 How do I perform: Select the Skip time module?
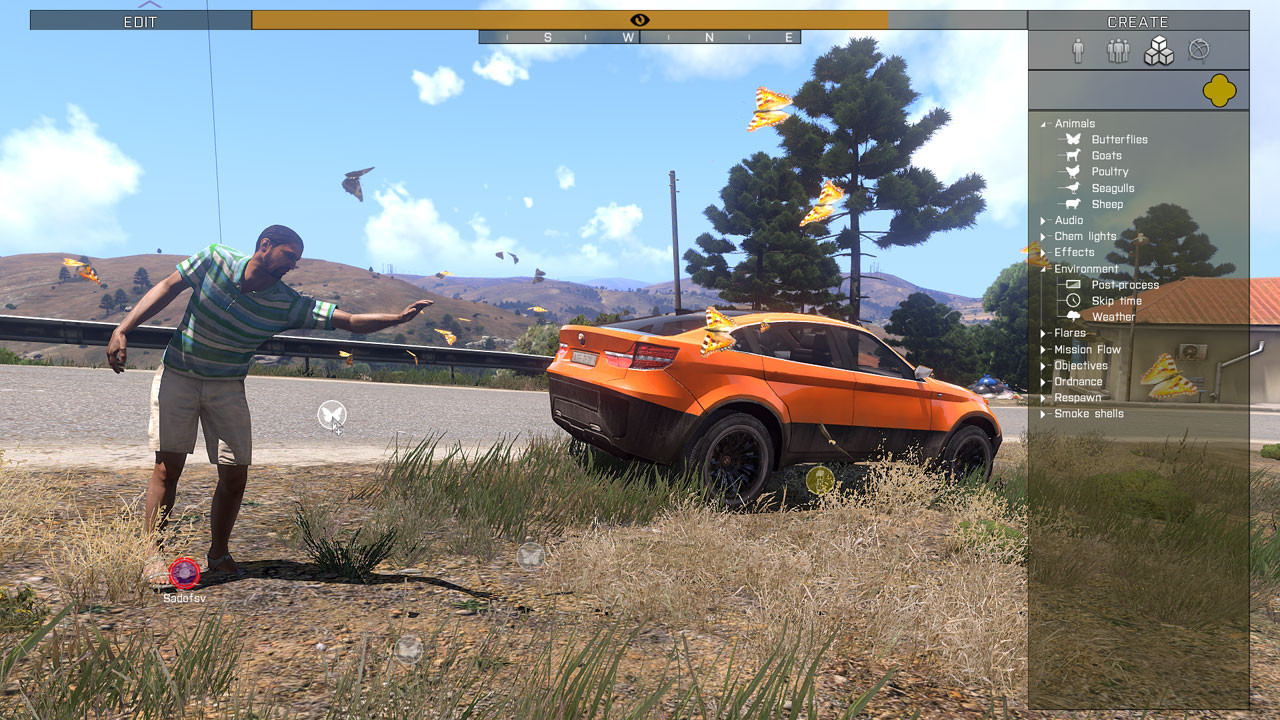click(1116, 301)
